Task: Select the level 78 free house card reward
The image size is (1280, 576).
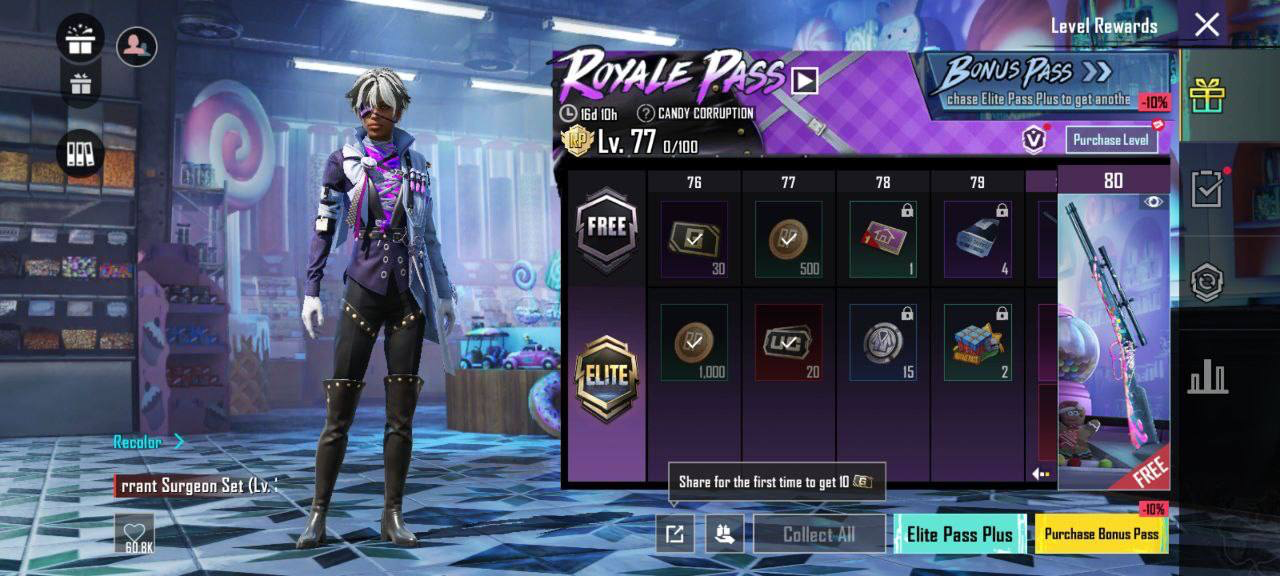Action: pos(883,240)
